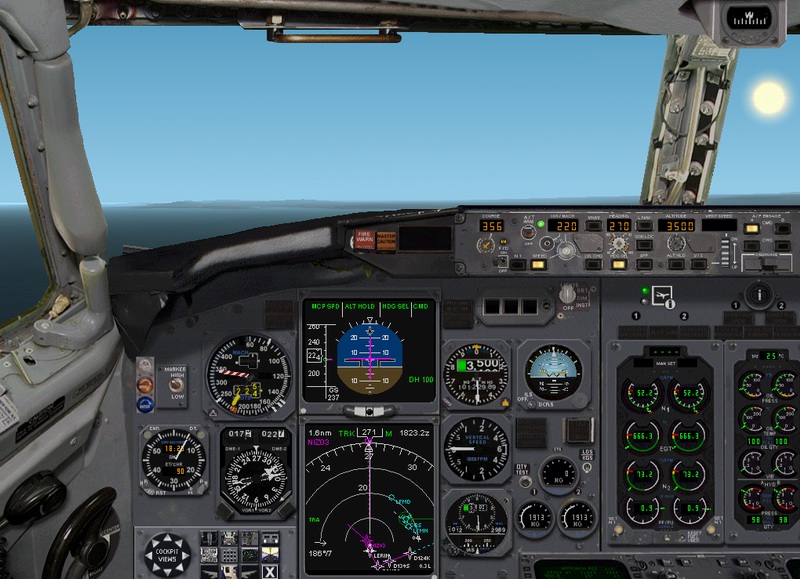This screenshot has width=800, height=579.
Task: Activate the LNAV mode button
Action: (644, 226)
